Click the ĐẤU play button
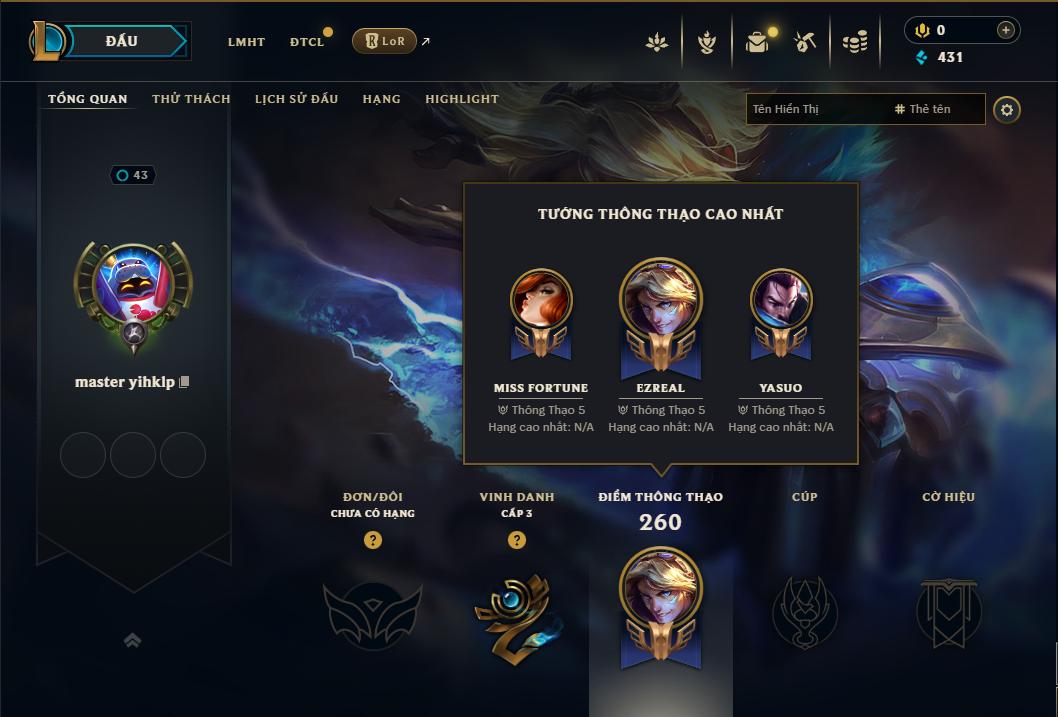This screenshot has width=1058, height=717. coord(122,41)
